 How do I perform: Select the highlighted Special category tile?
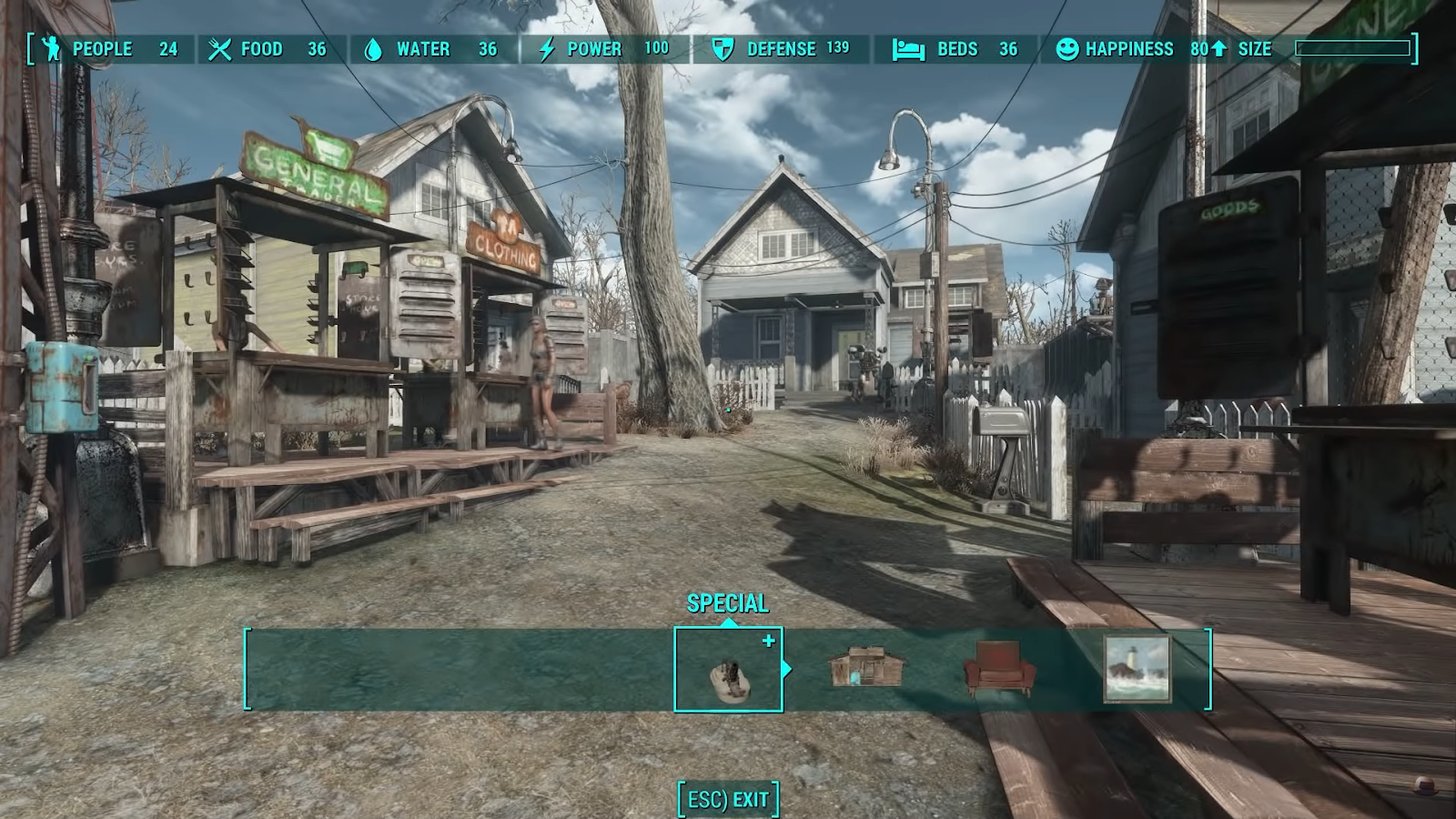(x=728, y=670)
